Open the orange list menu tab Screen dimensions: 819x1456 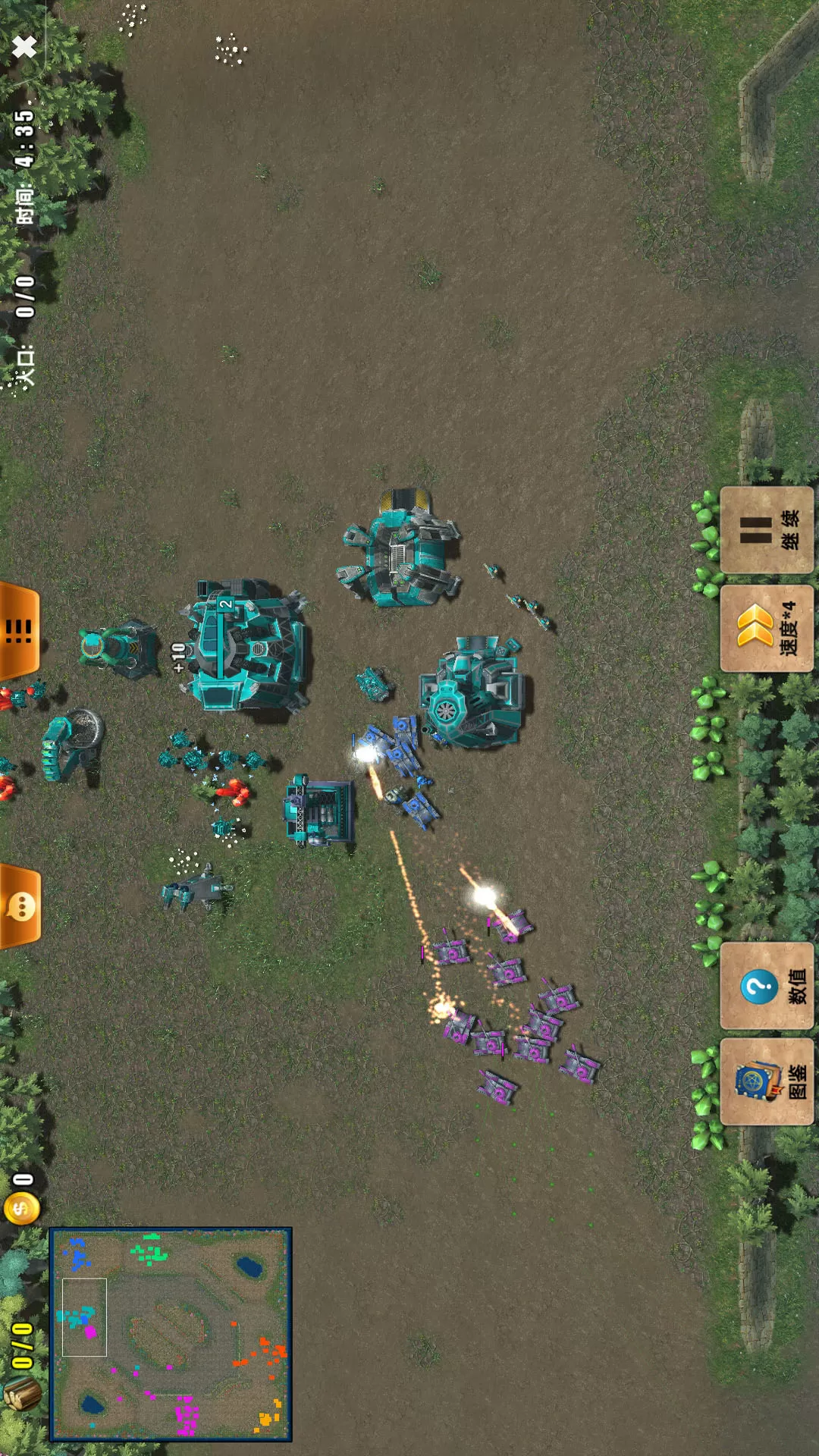[19, 630]
